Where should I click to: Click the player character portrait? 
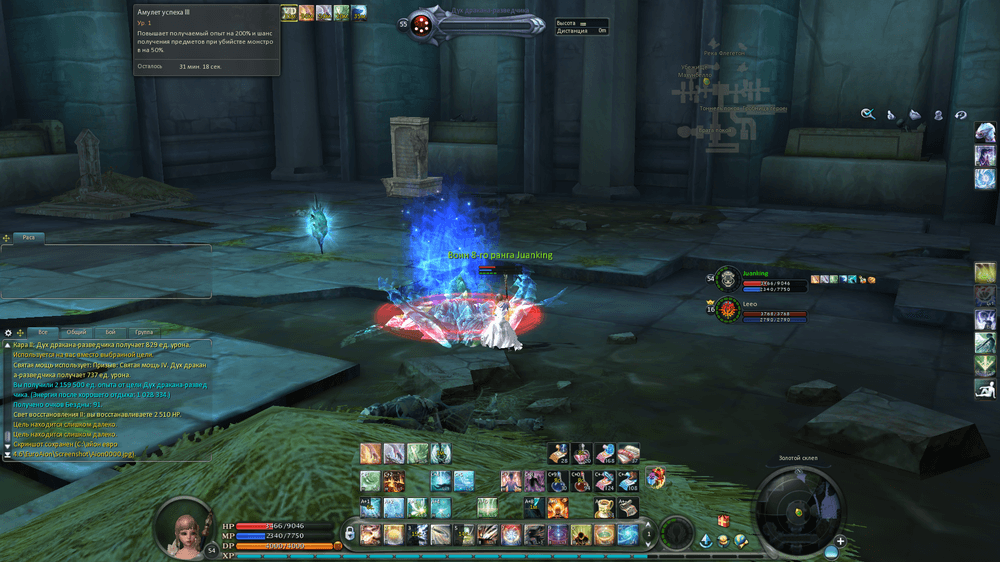(186, 526)
